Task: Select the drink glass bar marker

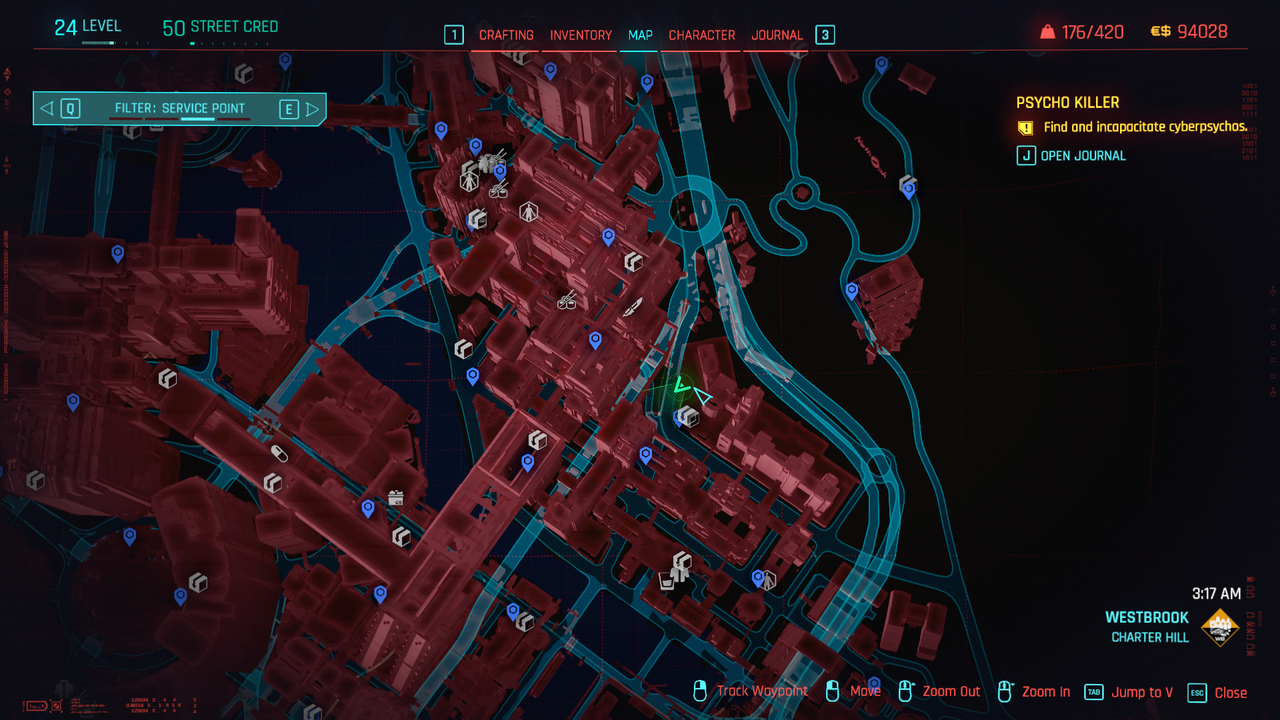Action: [666, 580]
